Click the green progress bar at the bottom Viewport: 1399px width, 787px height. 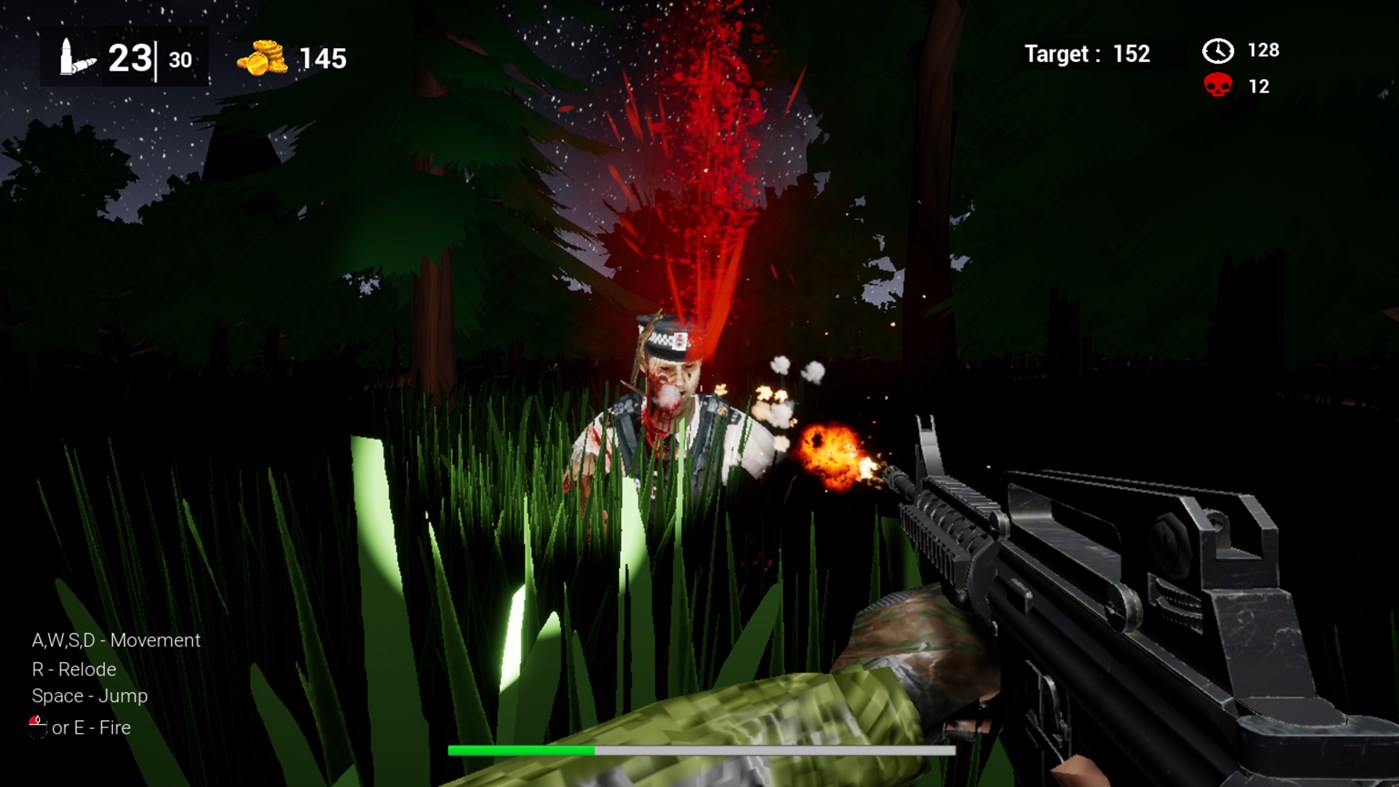pyautogui.click(x=520, y=748)
